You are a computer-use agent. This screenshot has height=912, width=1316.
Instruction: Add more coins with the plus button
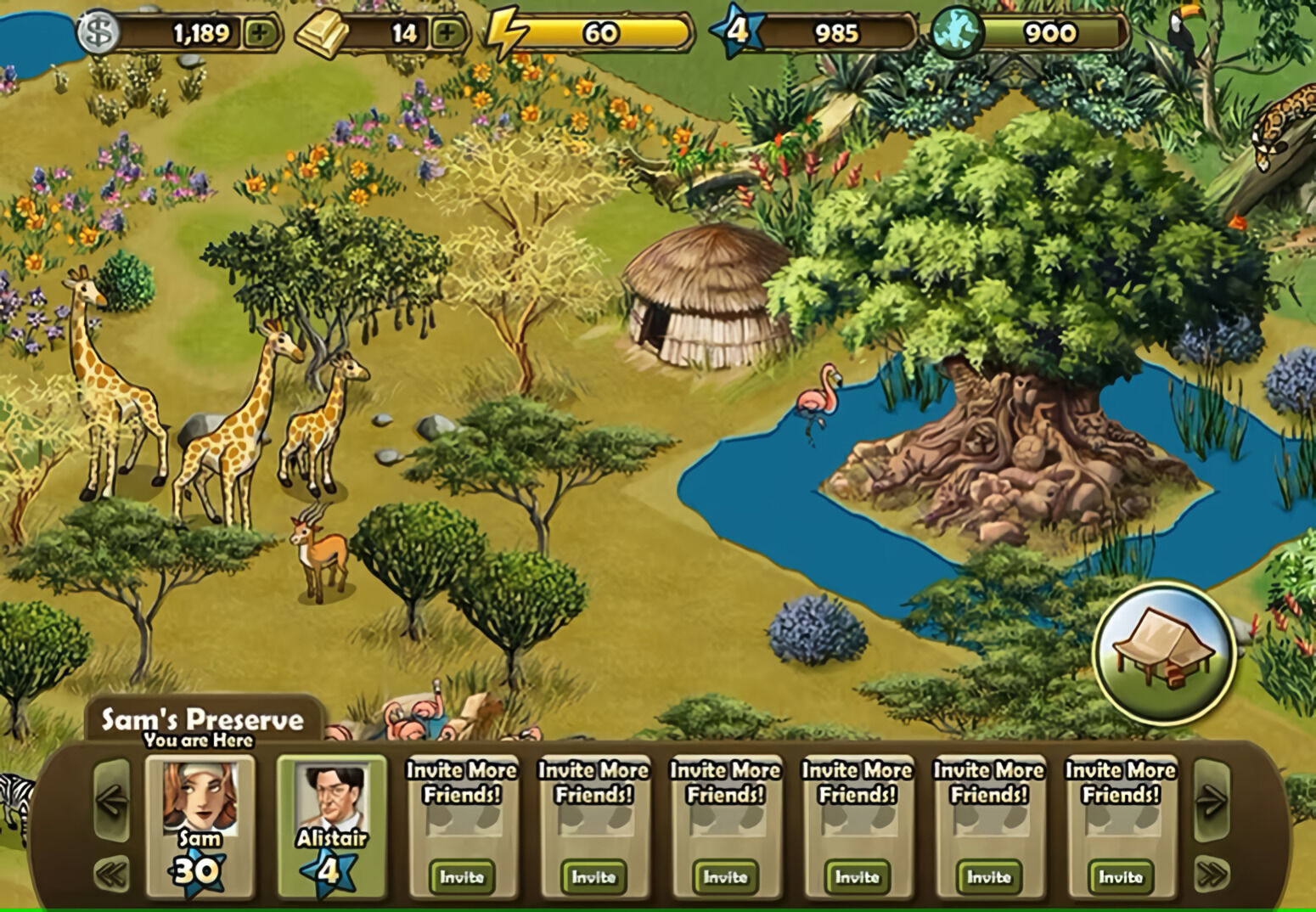261,33
